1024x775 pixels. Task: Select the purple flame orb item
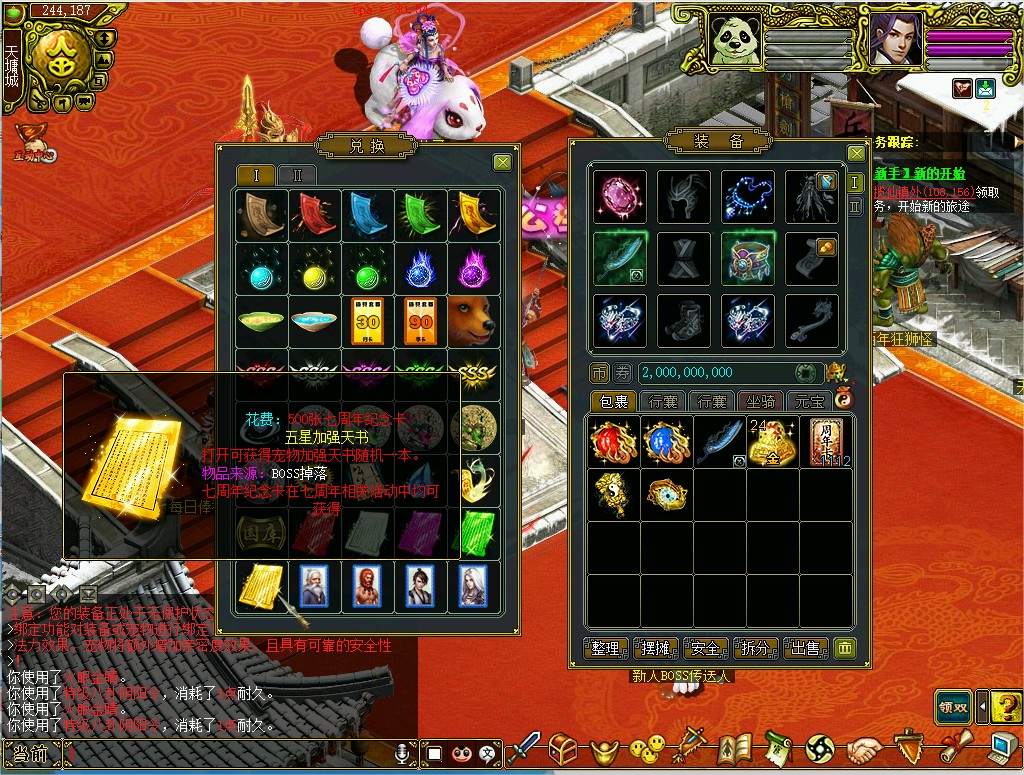[473, 267]
